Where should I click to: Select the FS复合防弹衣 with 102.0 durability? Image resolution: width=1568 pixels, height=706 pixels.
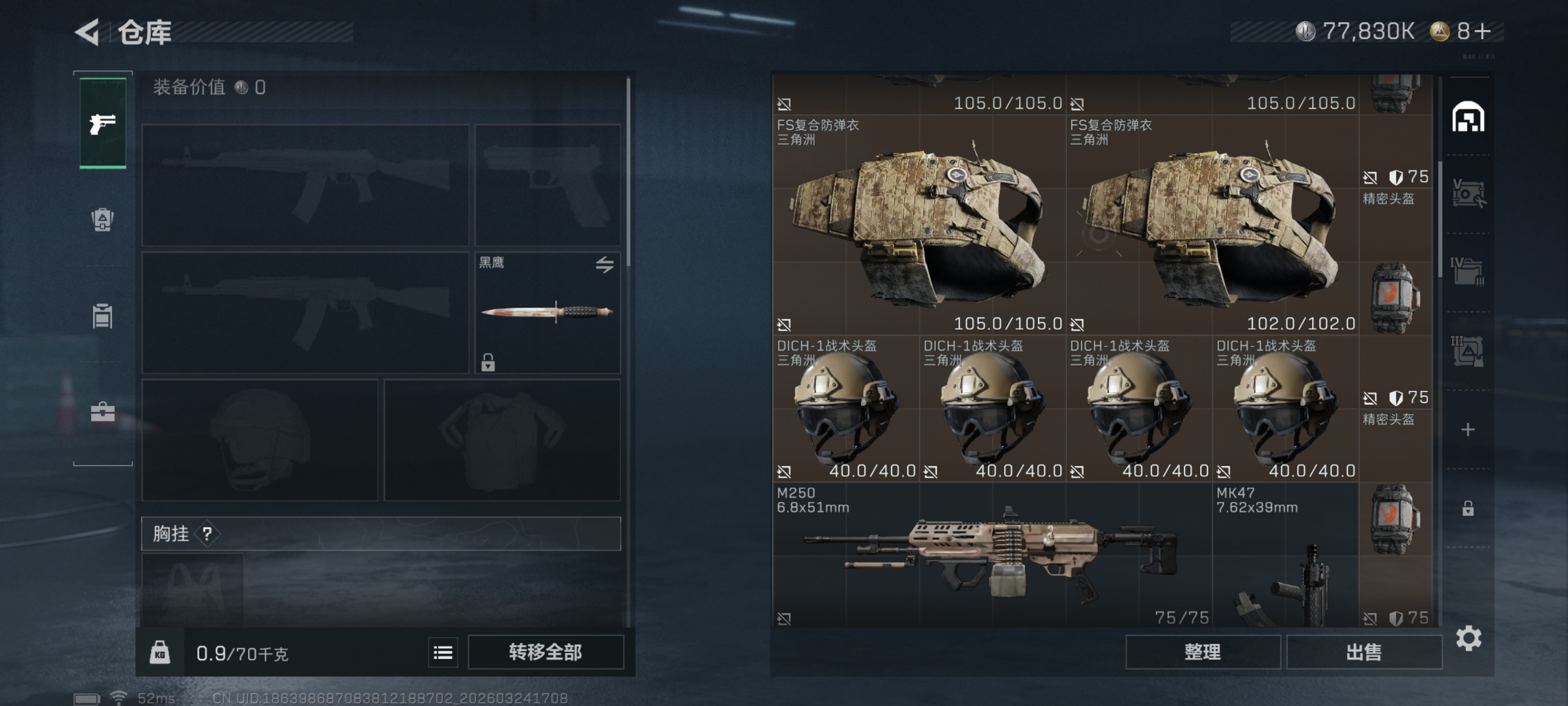pos(1212,225)
